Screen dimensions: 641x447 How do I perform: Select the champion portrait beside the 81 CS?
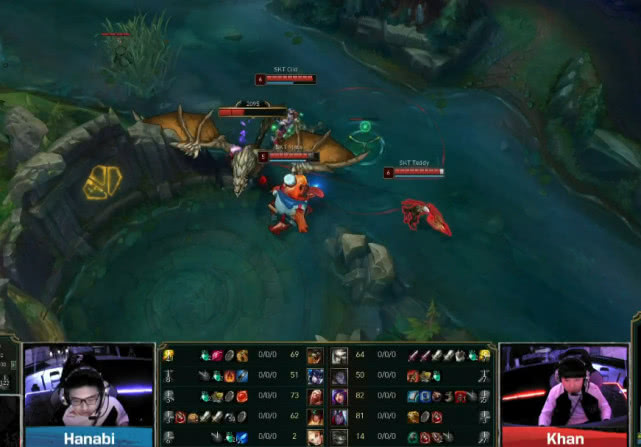click(x=339, y=416)
